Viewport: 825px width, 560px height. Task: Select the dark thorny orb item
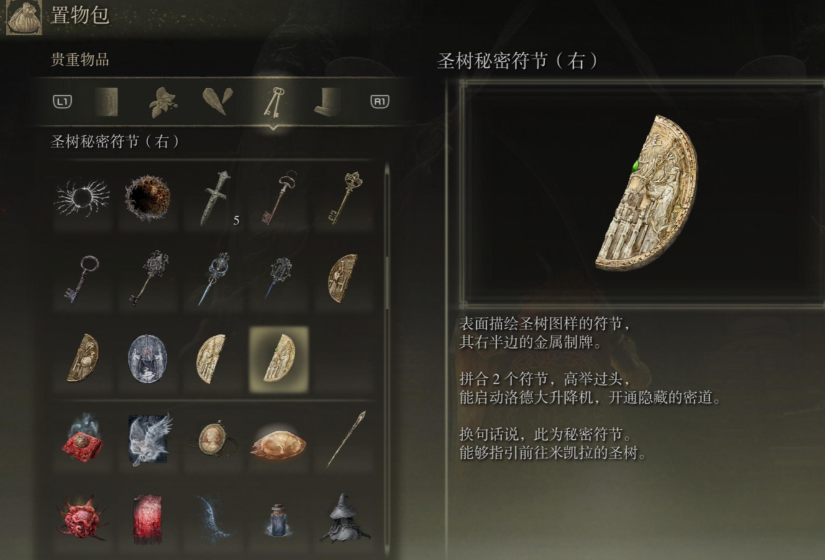tap(147, 197)
